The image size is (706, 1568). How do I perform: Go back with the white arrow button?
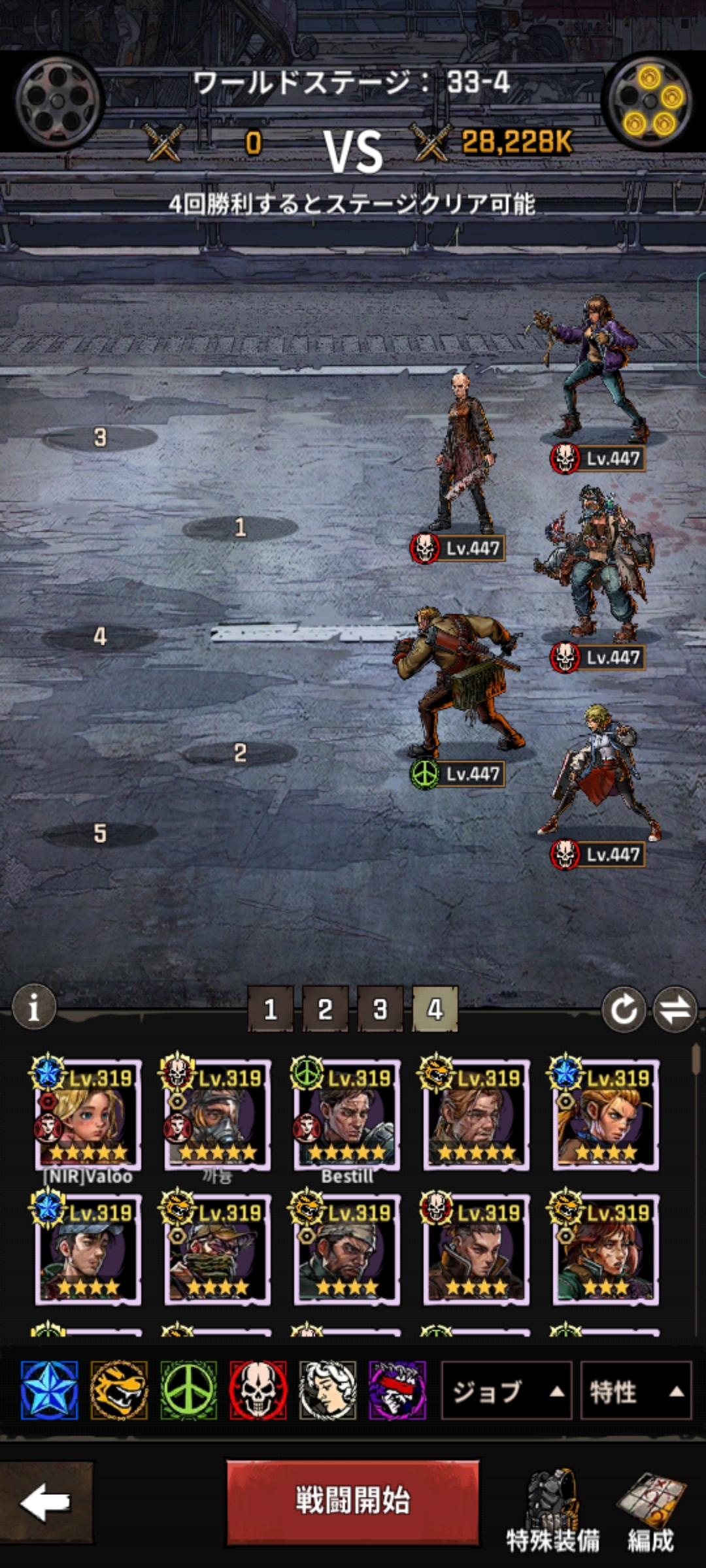coord(45,1501)
